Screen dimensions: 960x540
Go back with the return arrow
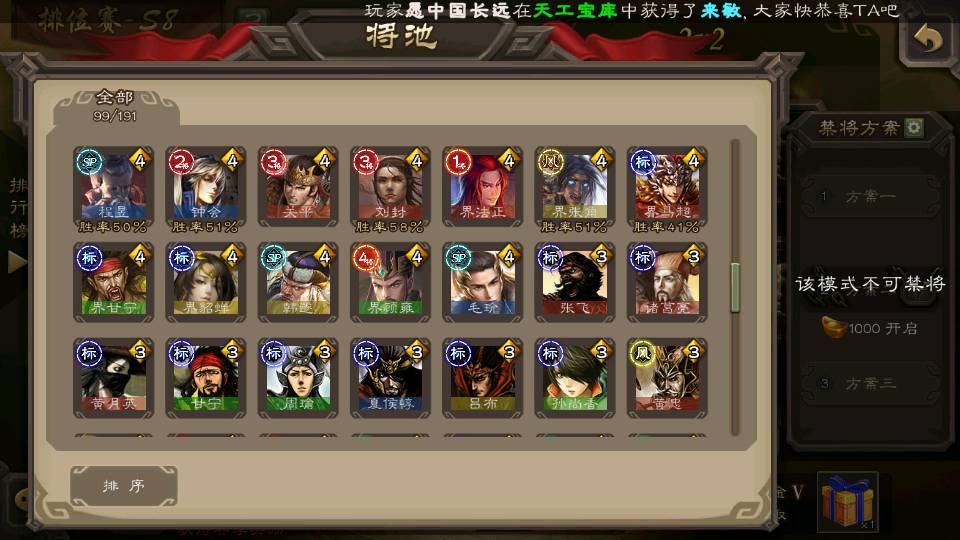[x=929, y=39]
